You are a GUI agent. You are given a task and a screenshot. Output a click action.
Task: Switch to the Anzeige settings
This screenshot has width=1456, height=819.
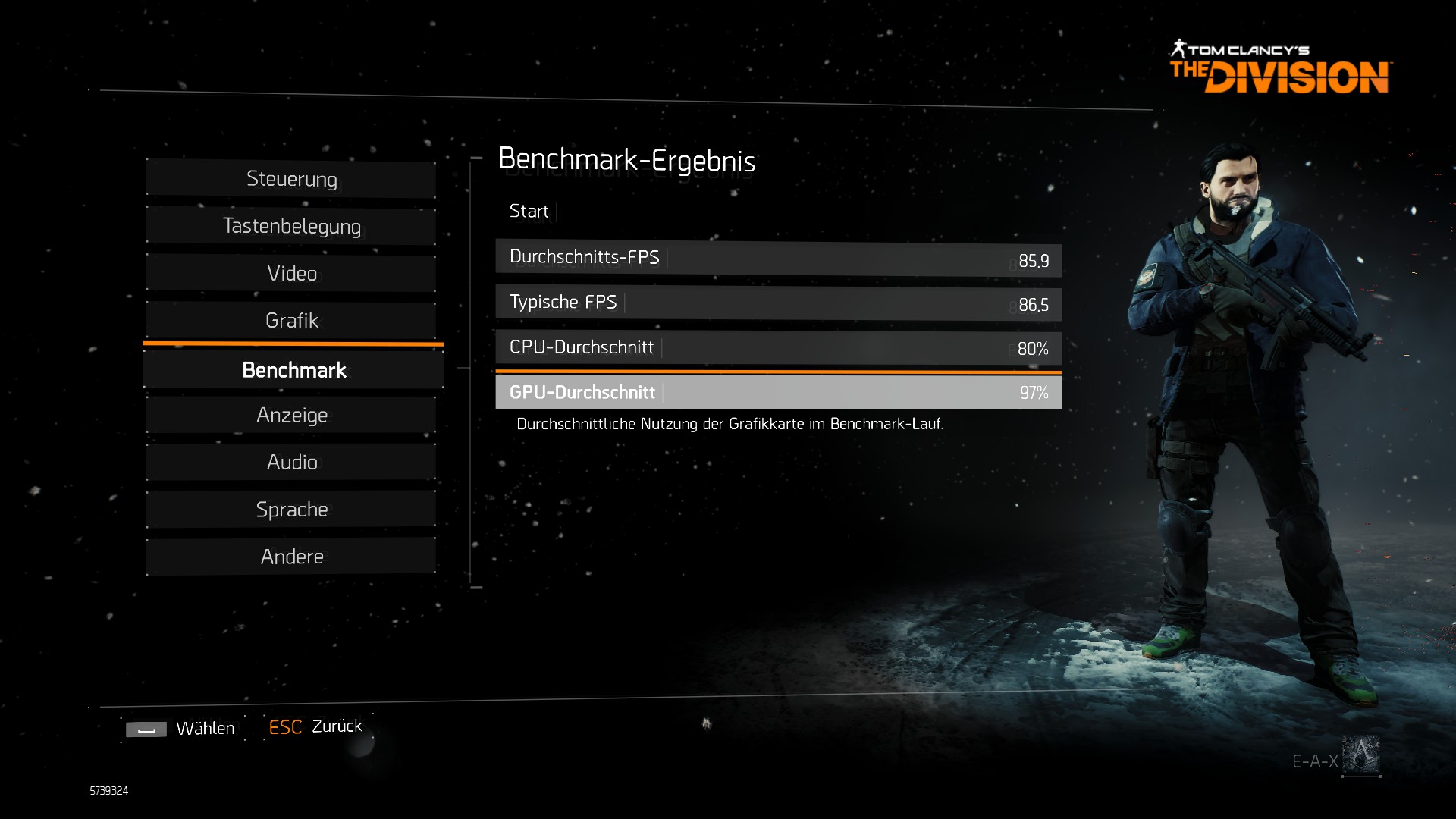(291, 416)
